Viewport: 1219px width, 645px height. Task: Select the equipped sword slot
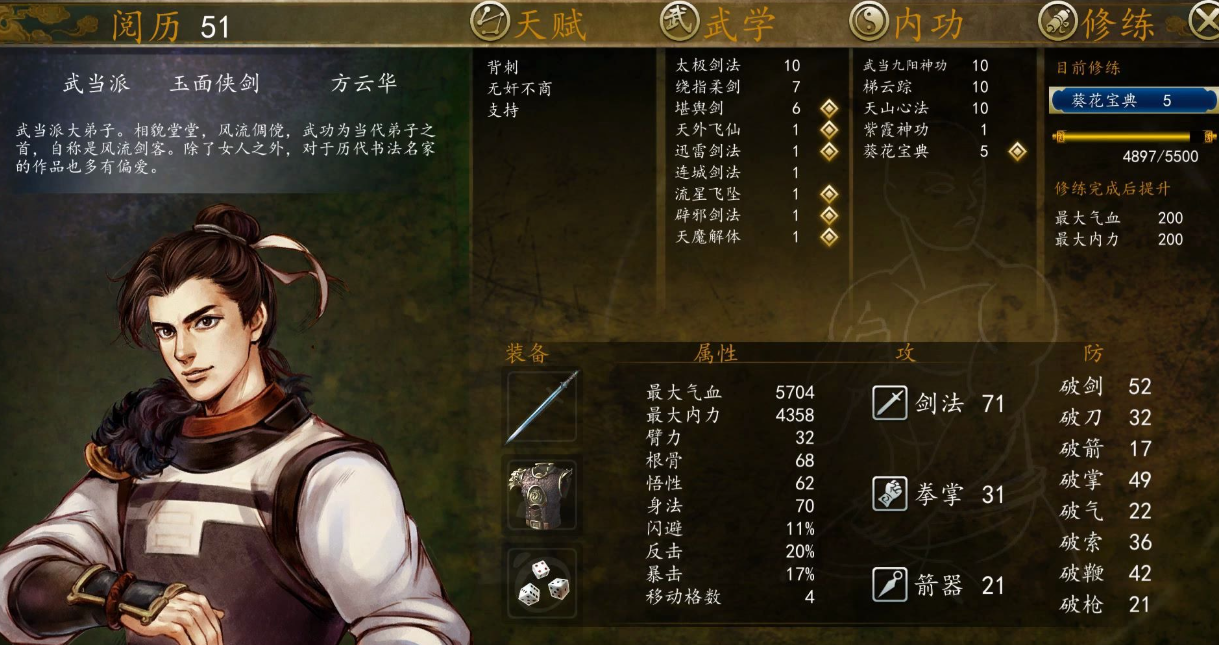(x=542, y=406)
